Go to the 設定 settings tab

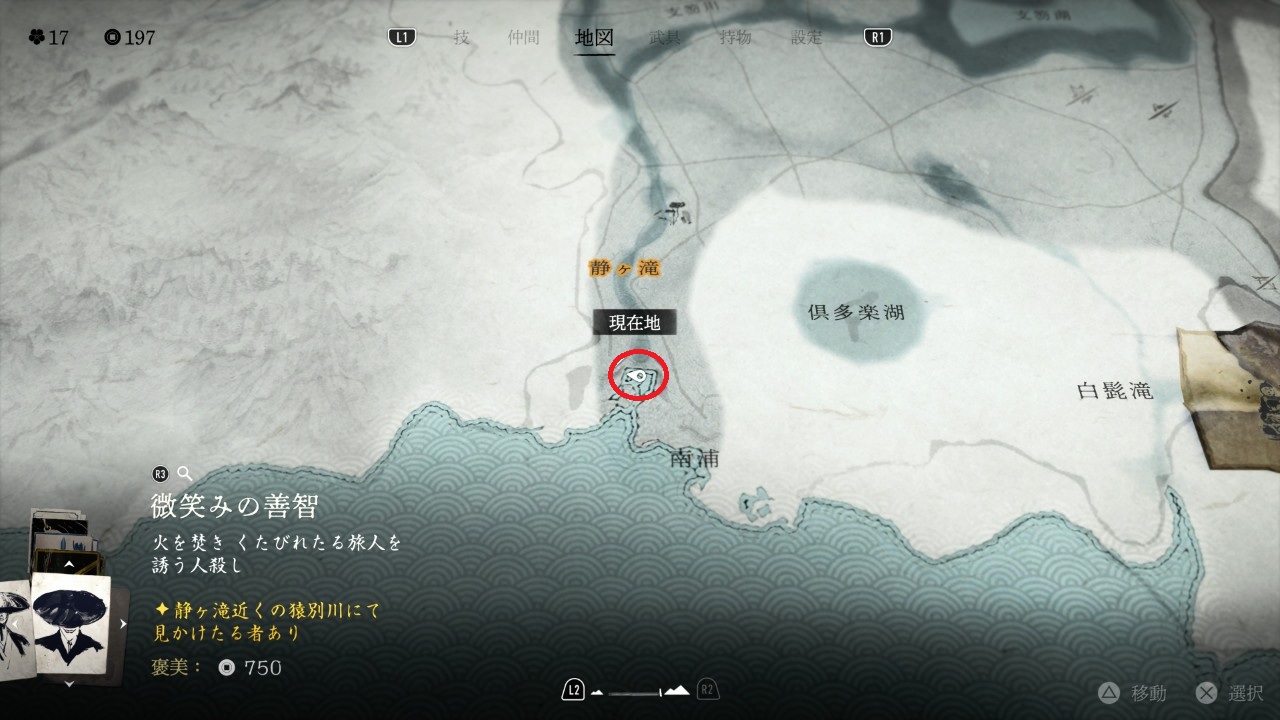pyautogui.click(x=806, y=38)
